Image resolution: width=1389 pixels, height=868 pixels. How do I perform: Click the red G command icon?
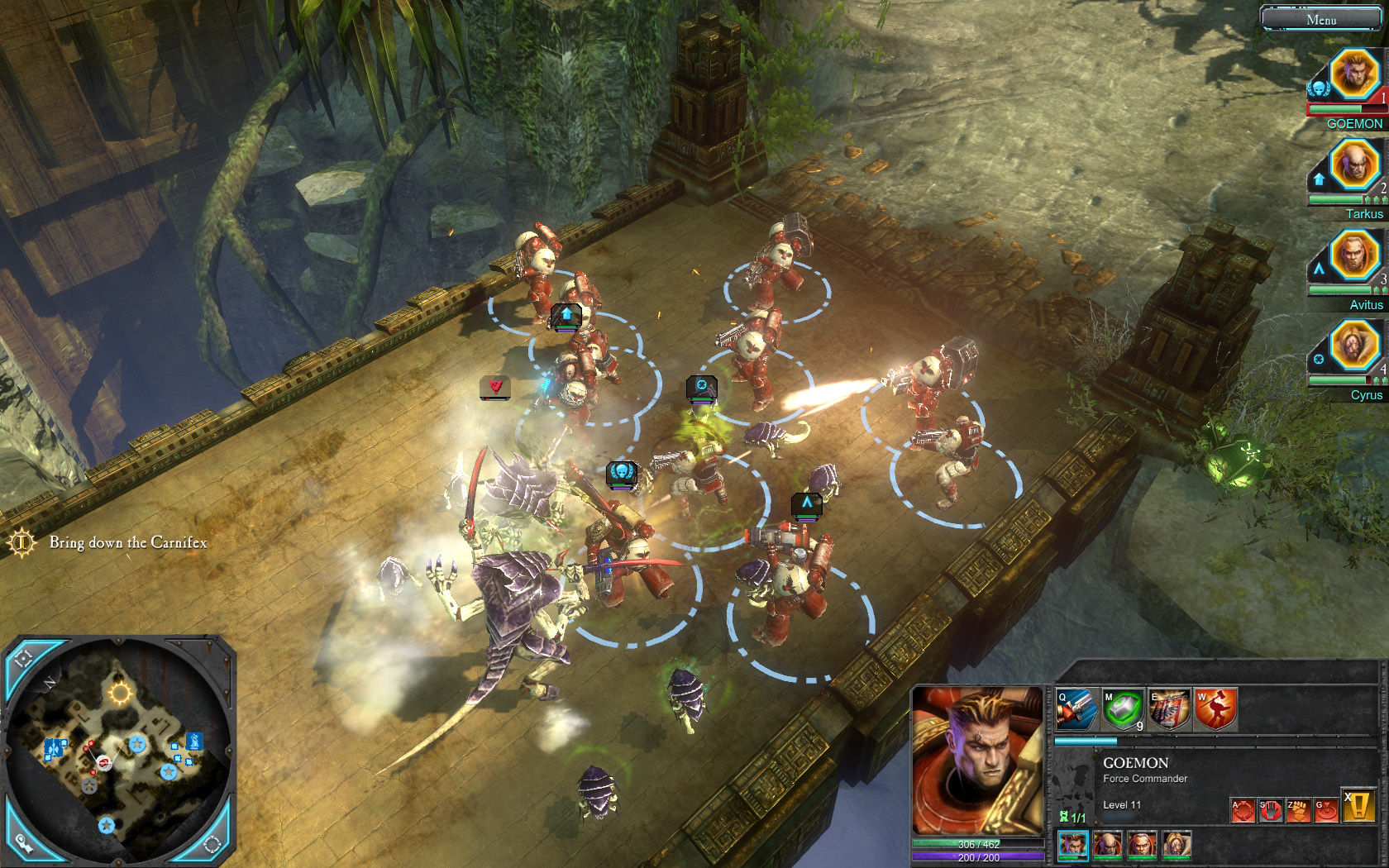tap(1326, 810)
